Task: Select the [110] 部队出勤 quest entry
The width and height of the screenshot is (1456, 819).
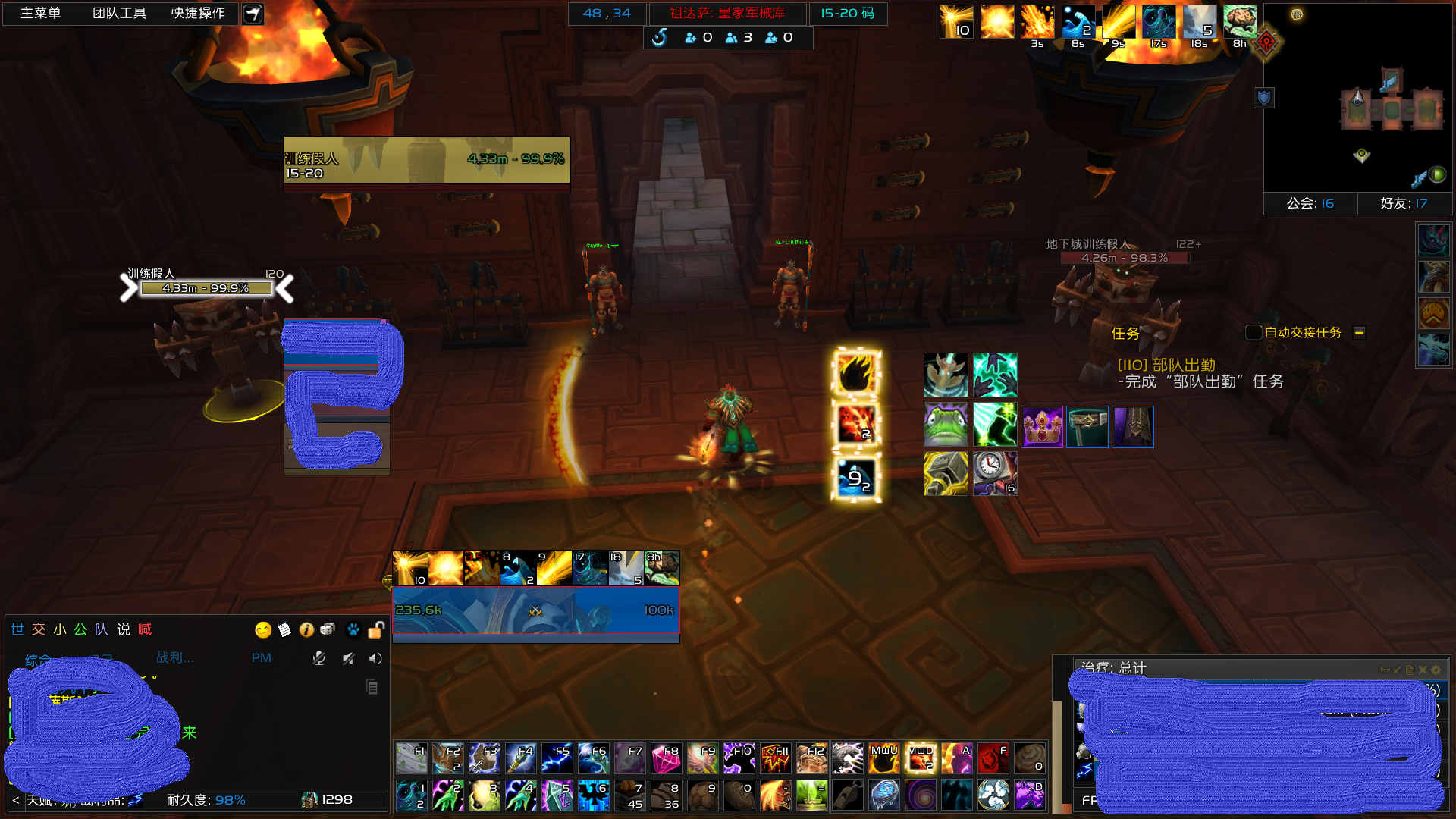Action: point(1166,365)
